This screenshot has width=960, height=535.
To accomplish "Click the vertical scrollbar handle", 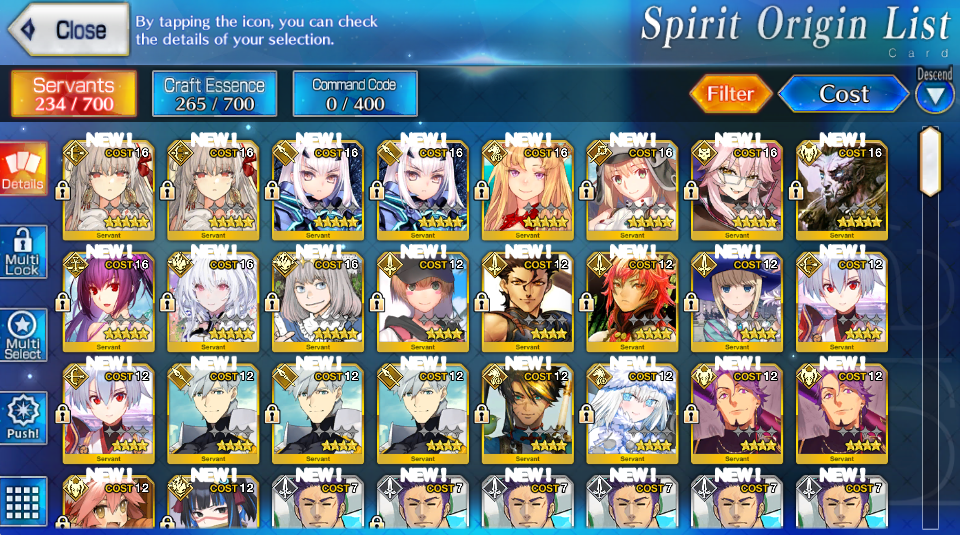I will tap(930, 162).
